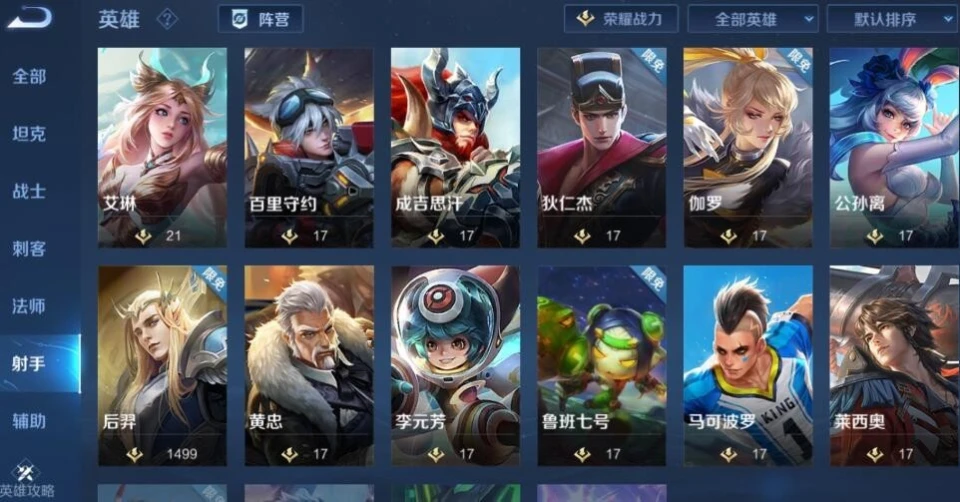The image size is (960, 502).
Task: Select the hero card 百里守约
Action: tap(309, 147)
